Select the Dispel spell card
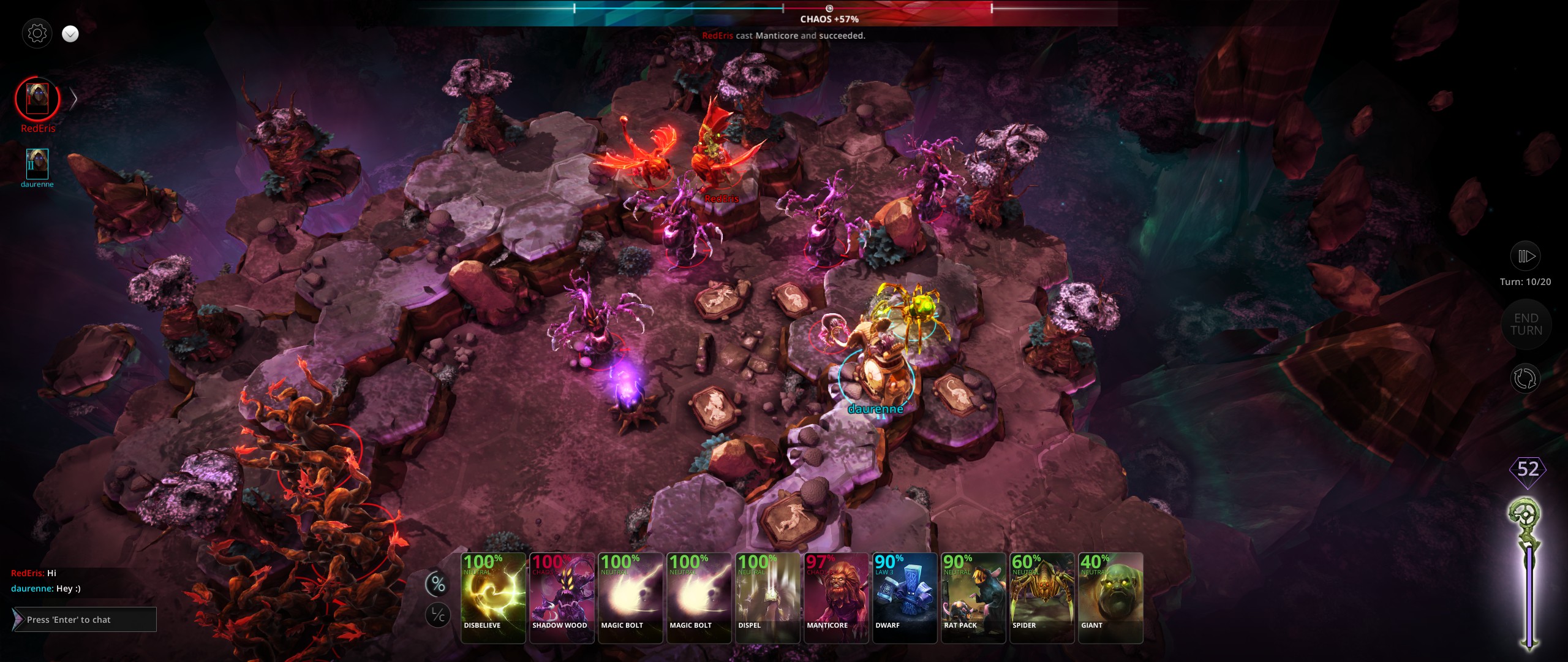The image size is (1568, 662). (x=767, y=598)
